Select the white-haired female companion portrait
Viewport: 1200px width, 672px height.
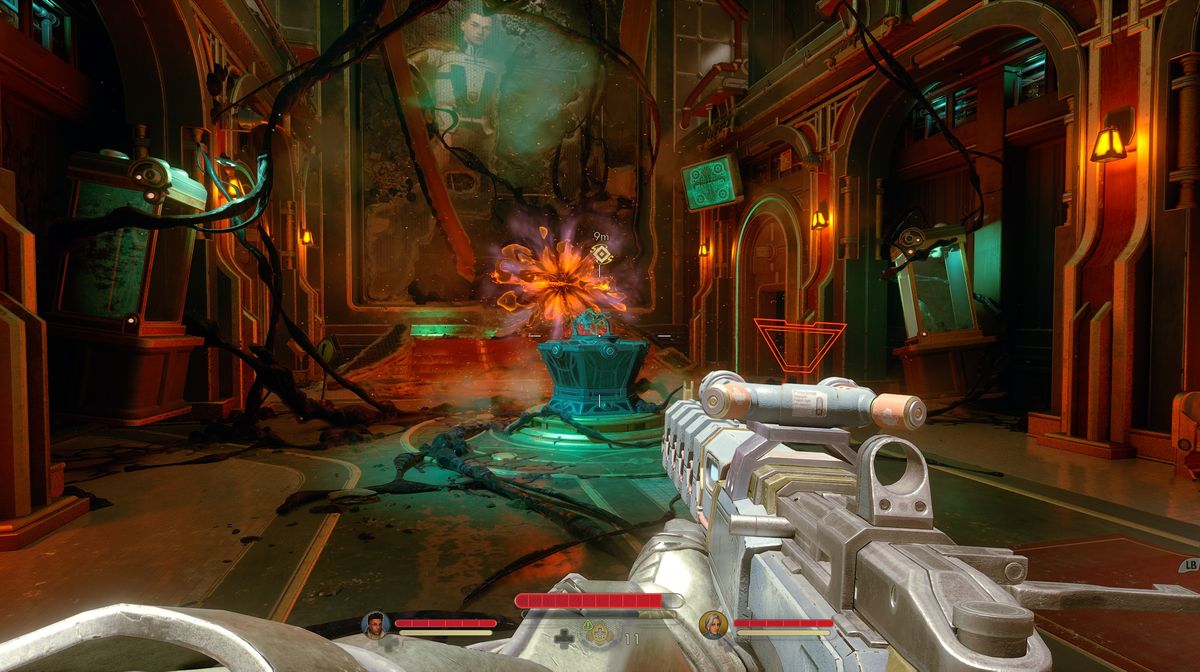point(713,624)
